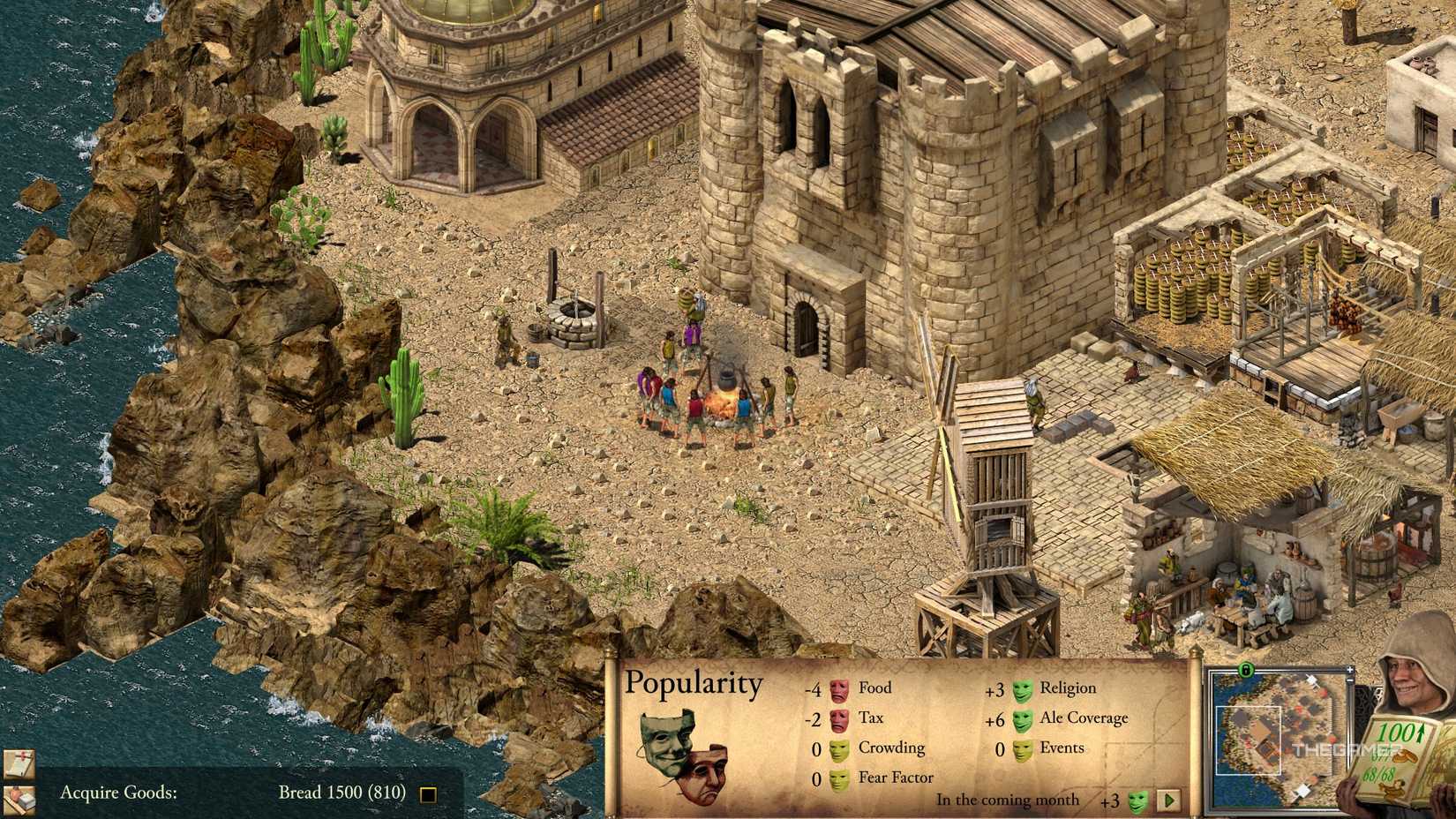Click the 68/68 population count in the book
Screen dimensions: 1456x819
click(1379, 775)
